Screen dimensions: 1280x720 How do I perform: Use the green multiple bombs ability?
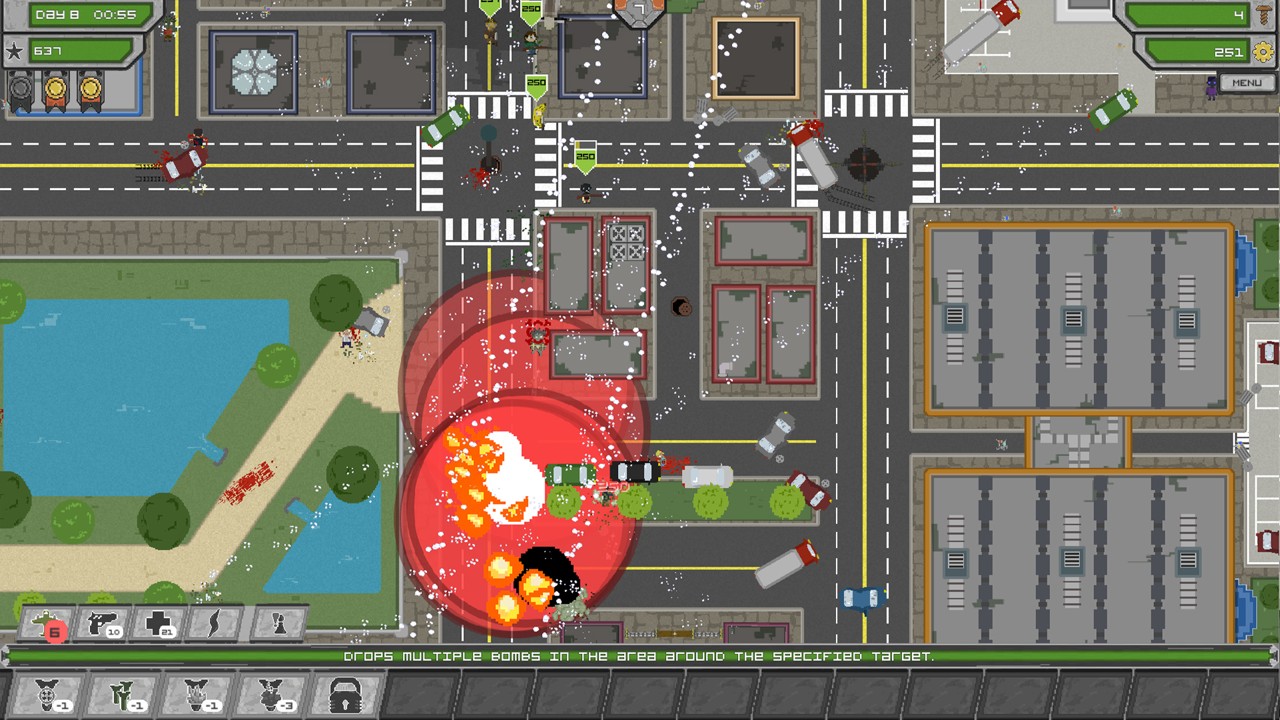pyautogui.click(x=121, y=693)
